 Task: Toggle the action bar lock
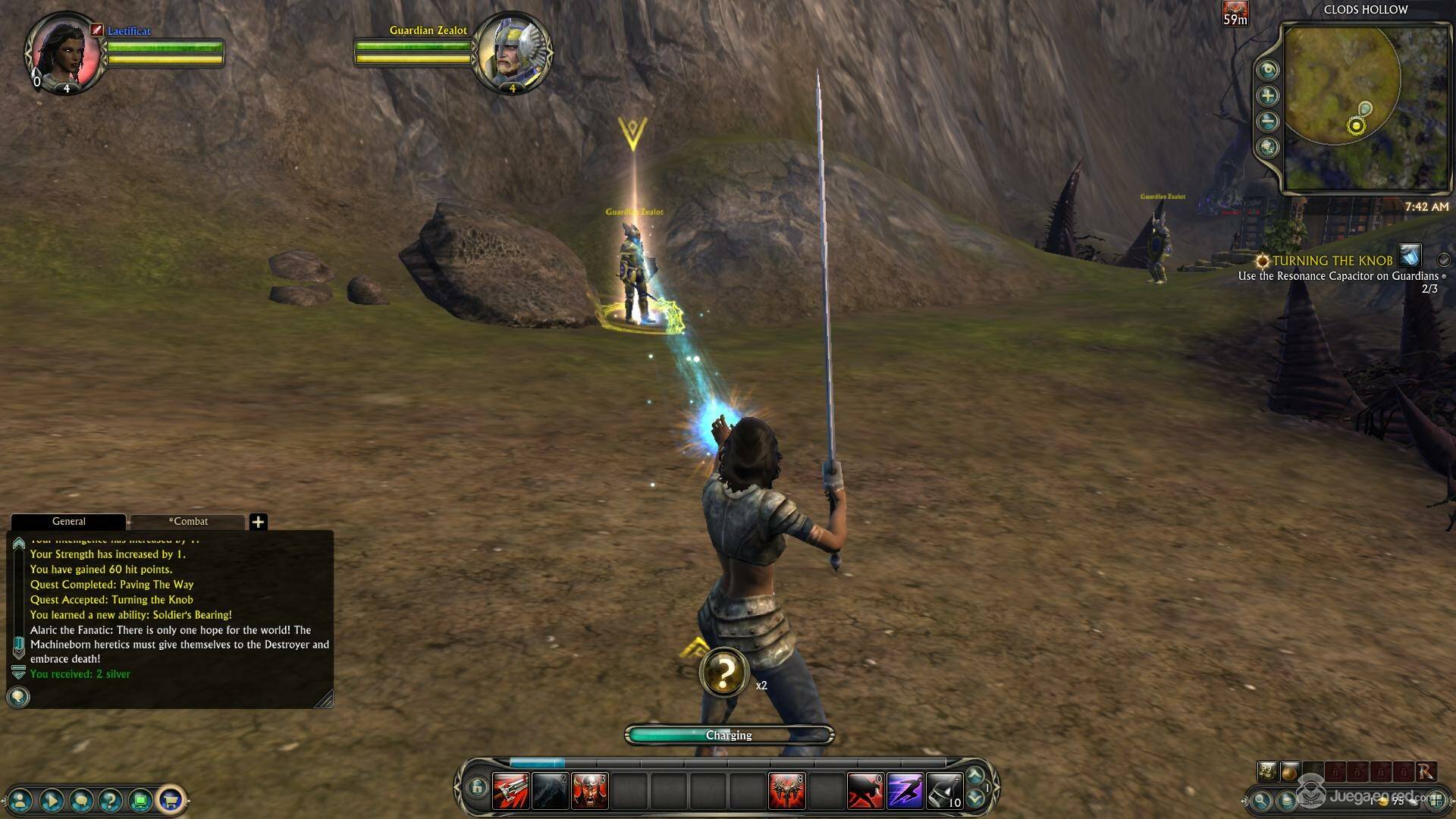click(476, 787)
